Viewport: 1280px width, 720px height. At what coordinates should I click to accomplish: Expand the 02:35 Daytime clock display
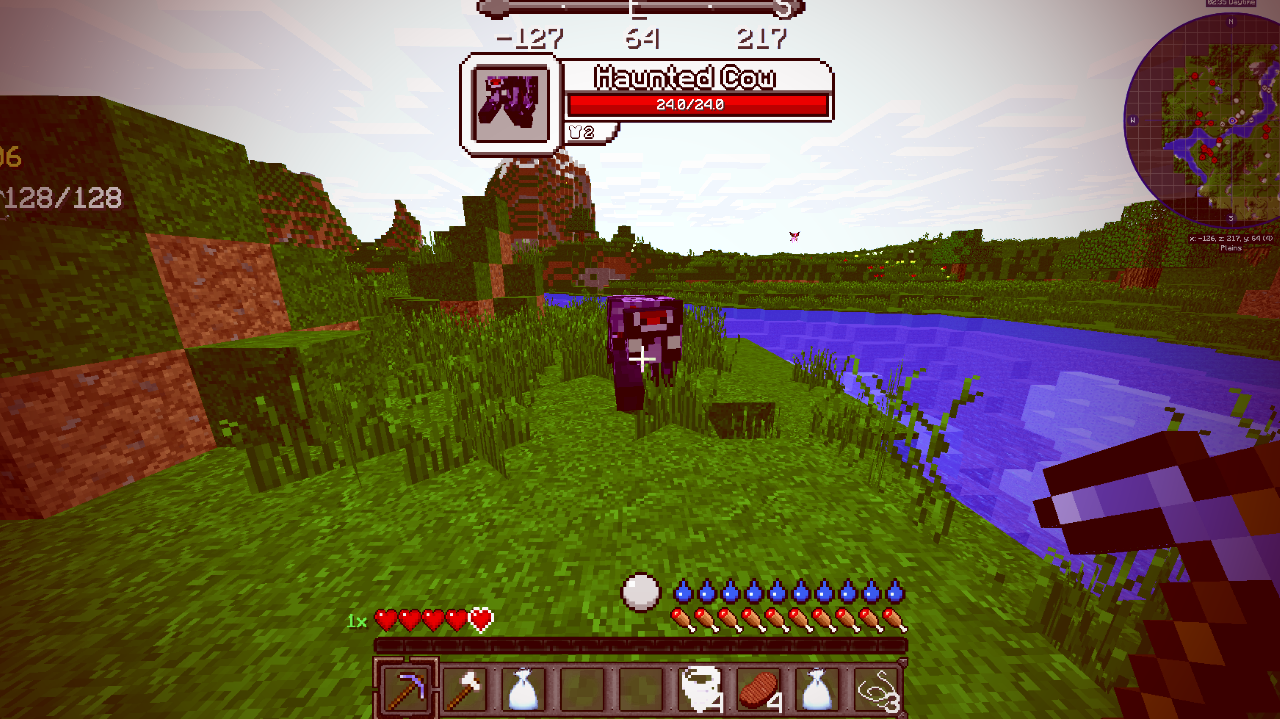pyautogui.click(x=1231, y=5)
